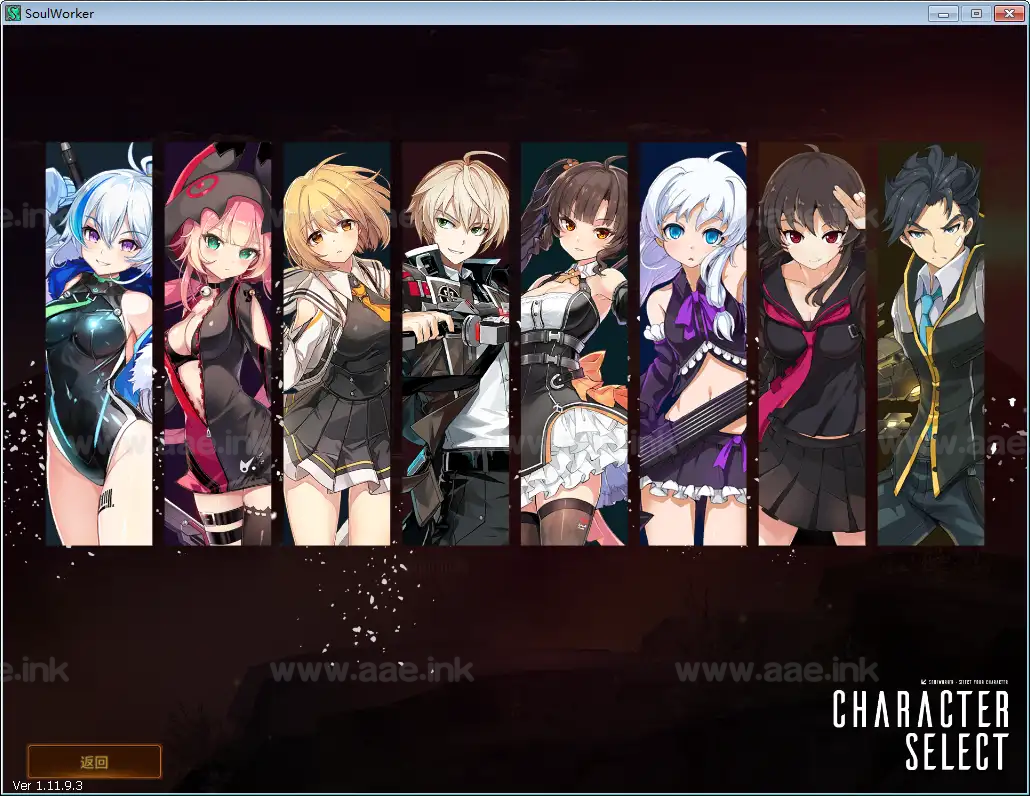This screenshot has height=796, width=1030.
Task: Choose the dark-haired man in the vest and blue tie
Action: (930, 343)
